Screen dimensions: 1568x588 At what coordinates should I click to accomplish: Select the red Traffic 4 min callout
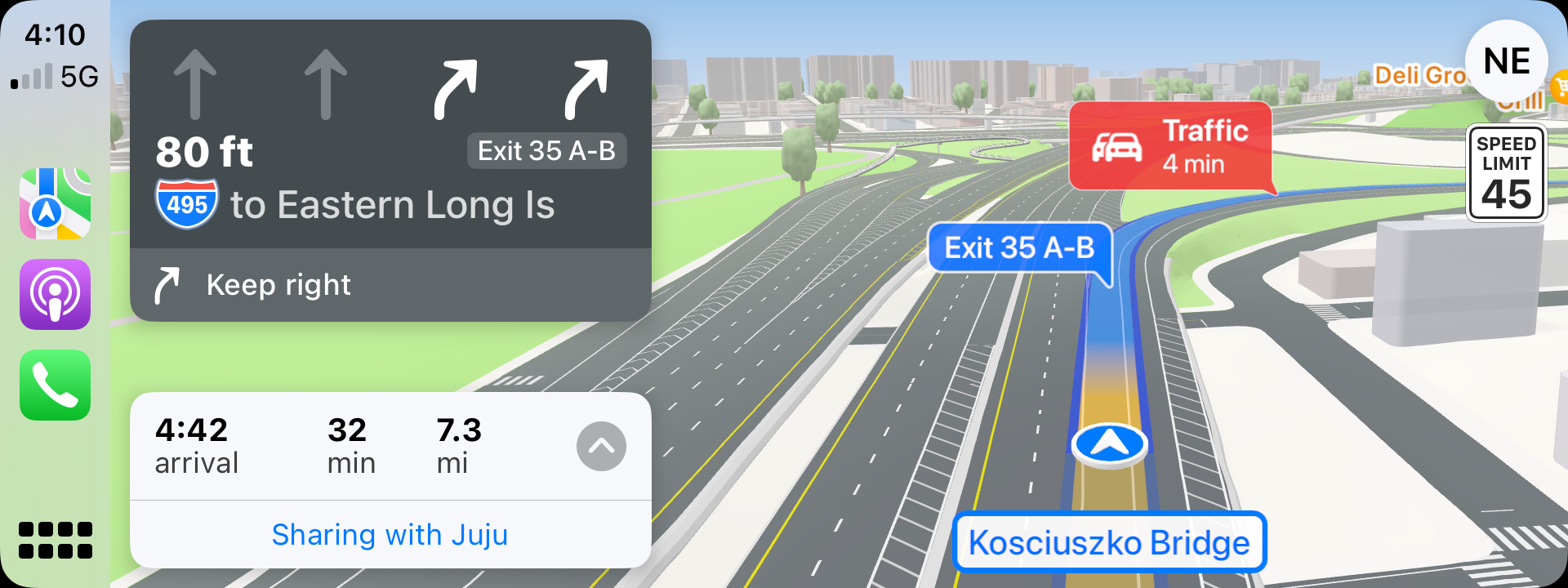point(1169,147)
